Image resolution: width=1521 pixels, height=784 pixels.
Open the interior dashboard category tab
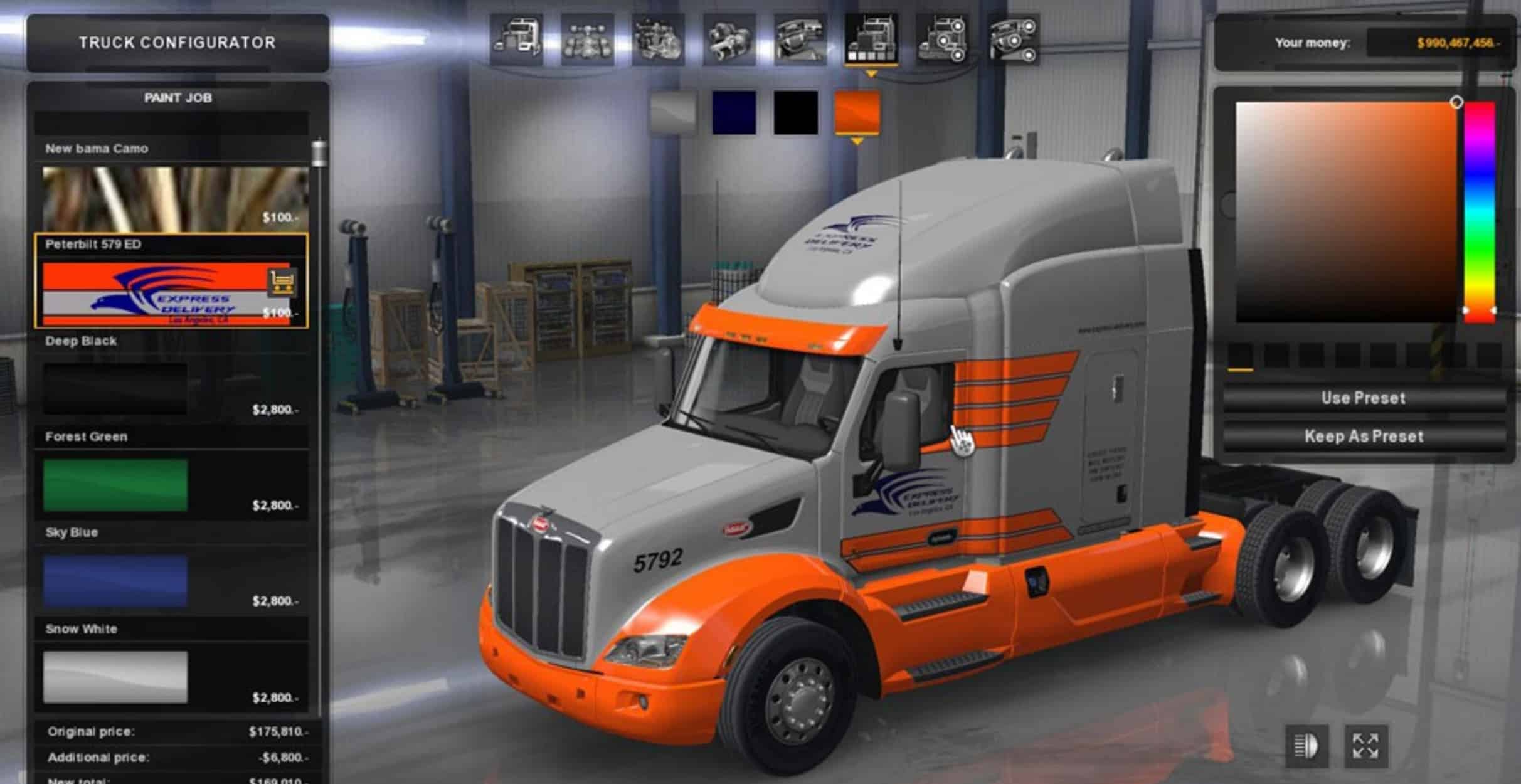tap(800, 41)
